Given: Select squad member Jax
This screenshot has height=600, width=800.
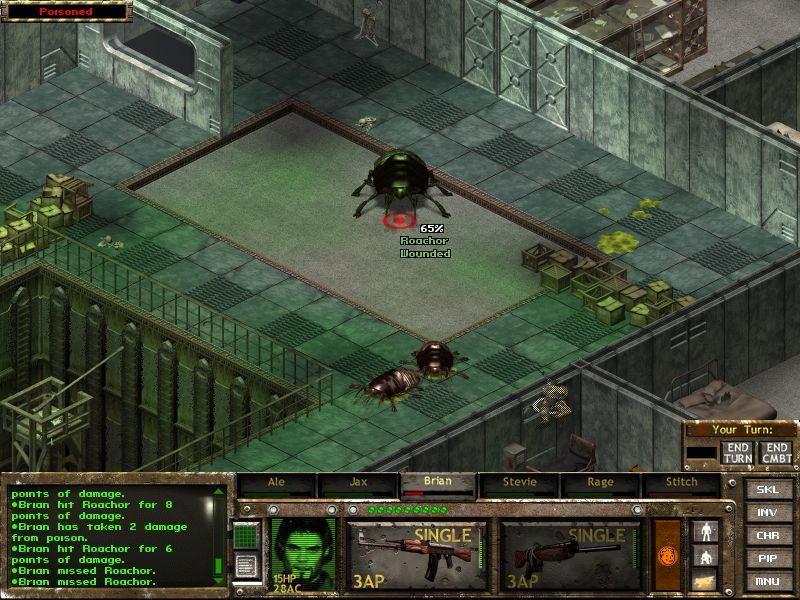Looking at the screenshot, I should pyautogui.click(x=357, y=482).
